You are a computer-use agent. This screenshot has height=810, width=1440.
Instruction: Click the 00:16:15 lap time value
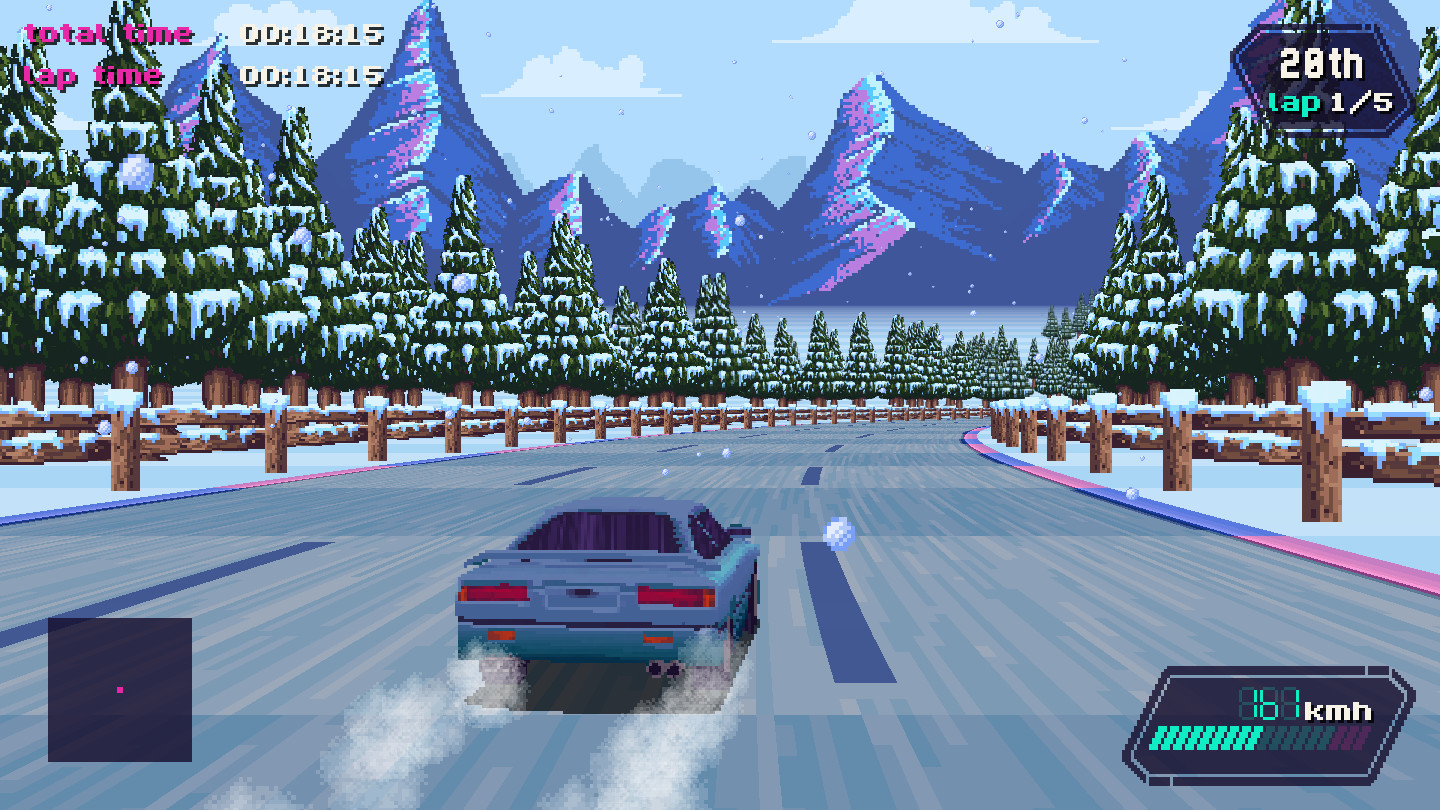[310, 75]
